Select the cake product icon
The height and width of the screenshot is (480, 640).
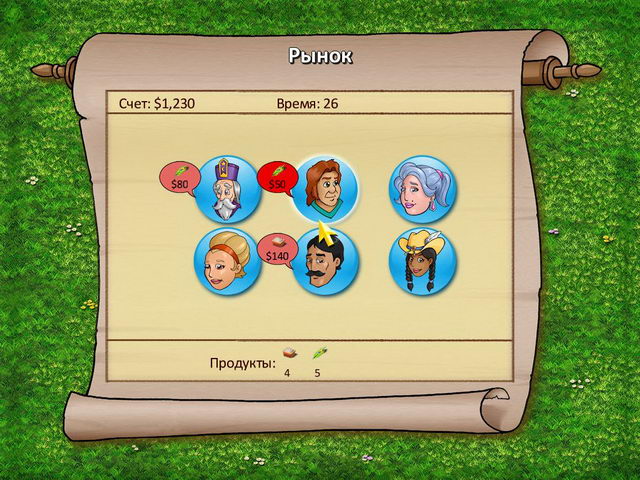287,354
